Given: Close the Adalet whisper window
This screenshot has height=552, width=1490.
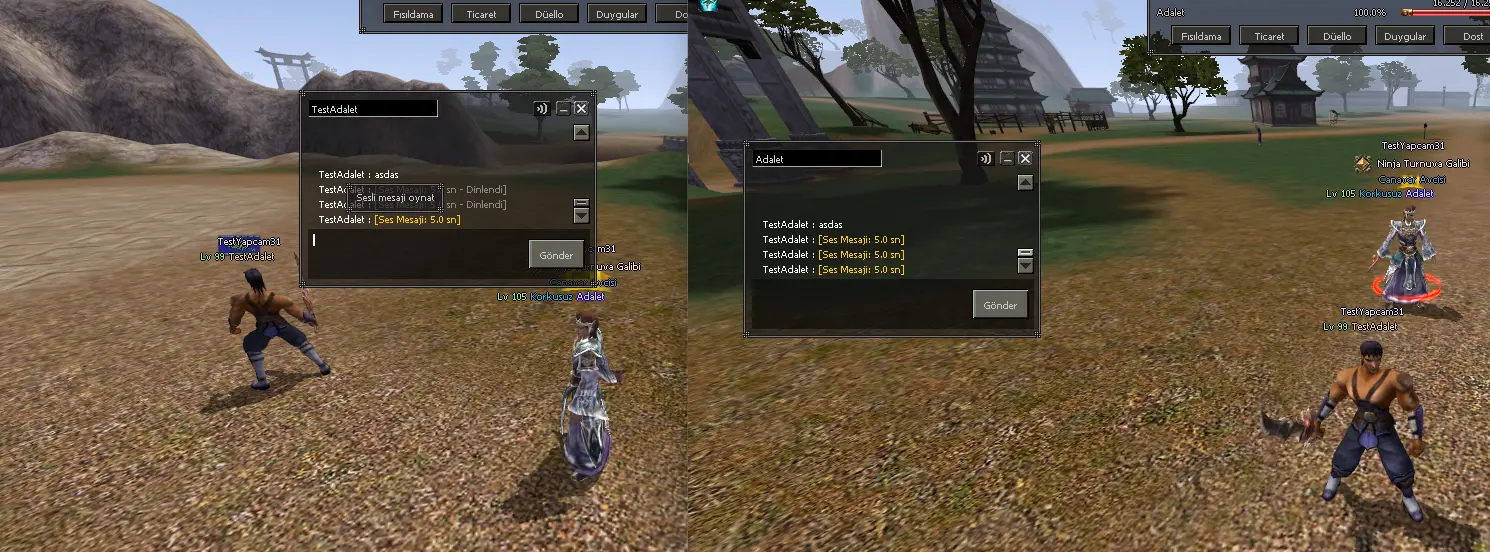Looking at the screenshot, I should click(1025, 158).
